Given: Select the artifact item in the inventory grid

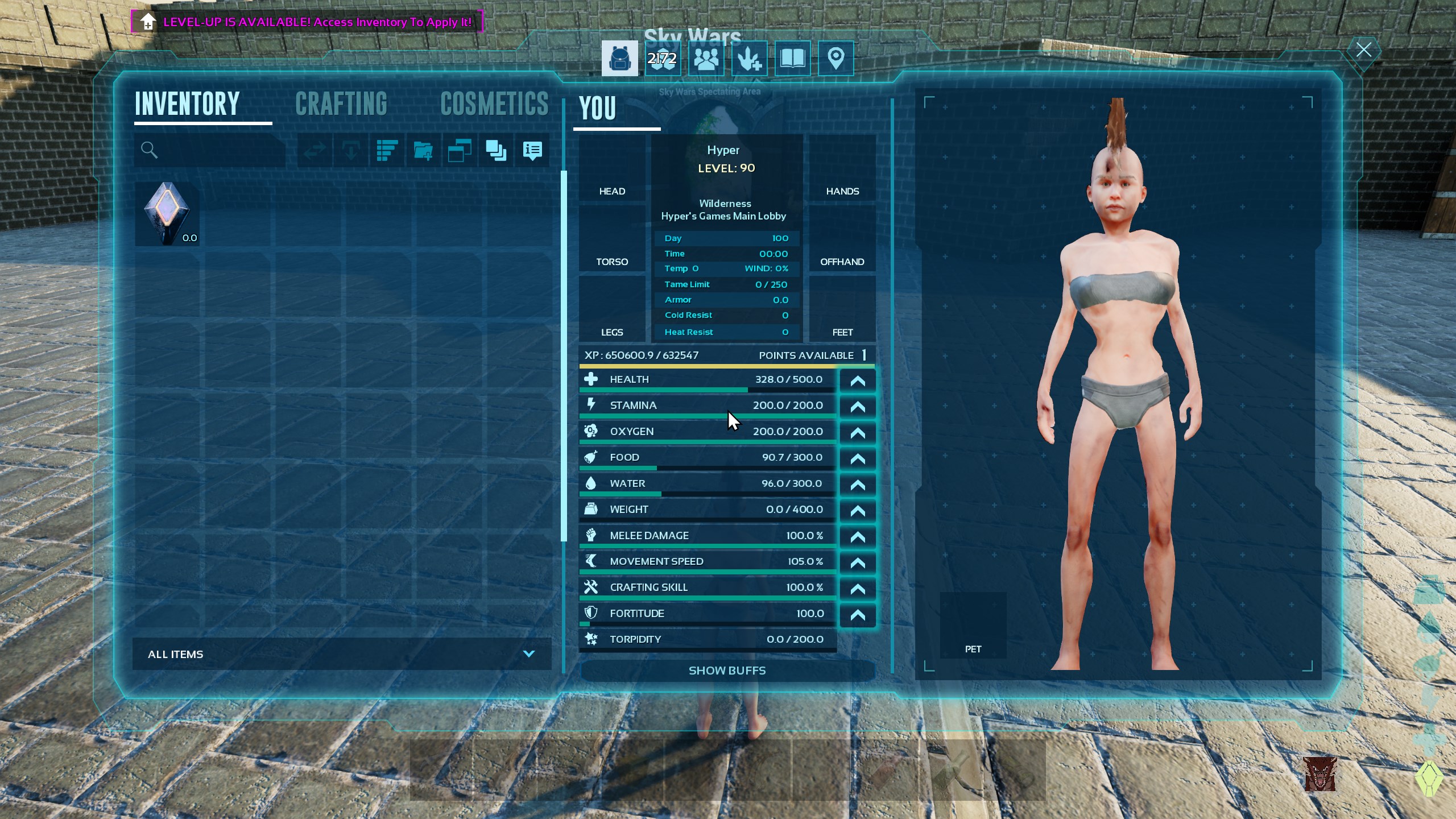Looking at the screenshot, I should click(167, 213).
